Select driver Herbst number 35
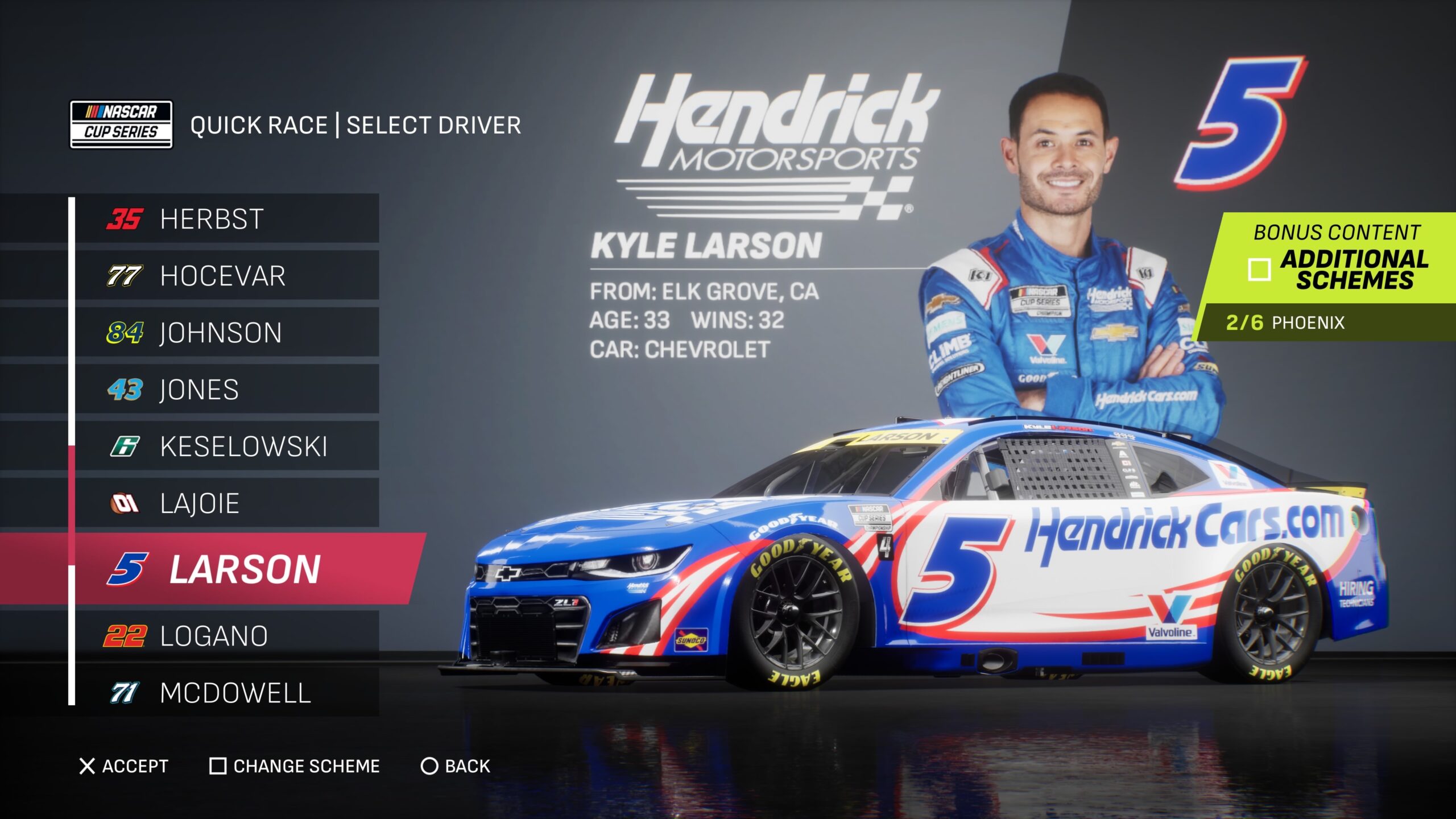The image size is (1456, 819). point(226,219)
